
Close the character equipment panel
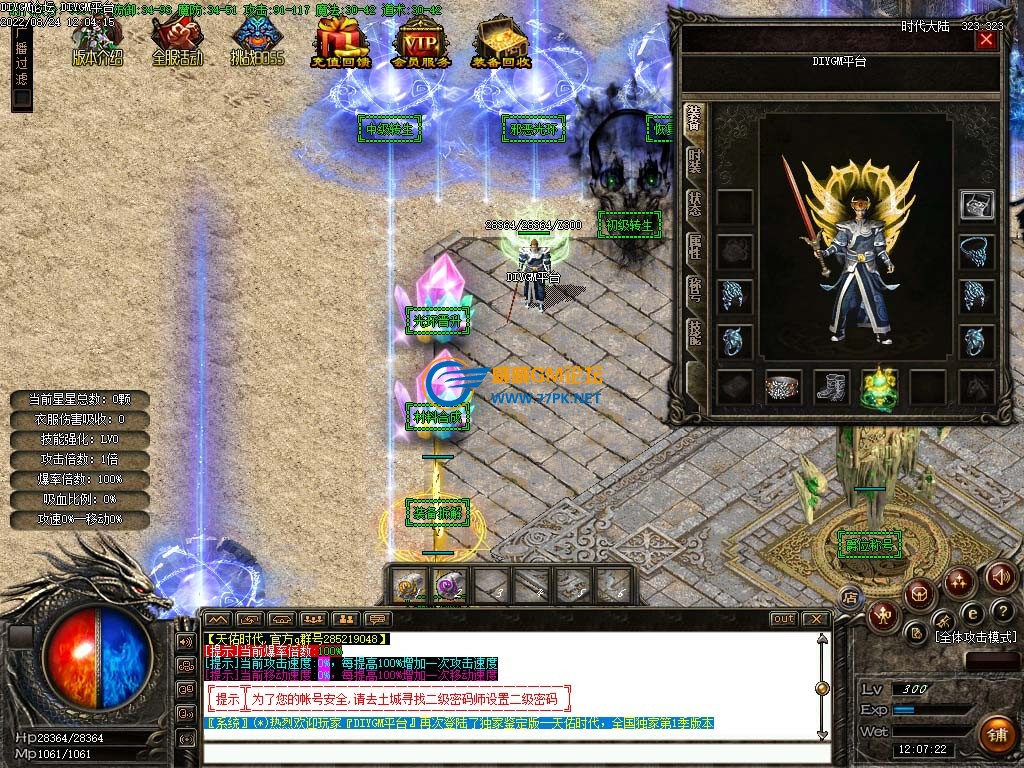986,40
